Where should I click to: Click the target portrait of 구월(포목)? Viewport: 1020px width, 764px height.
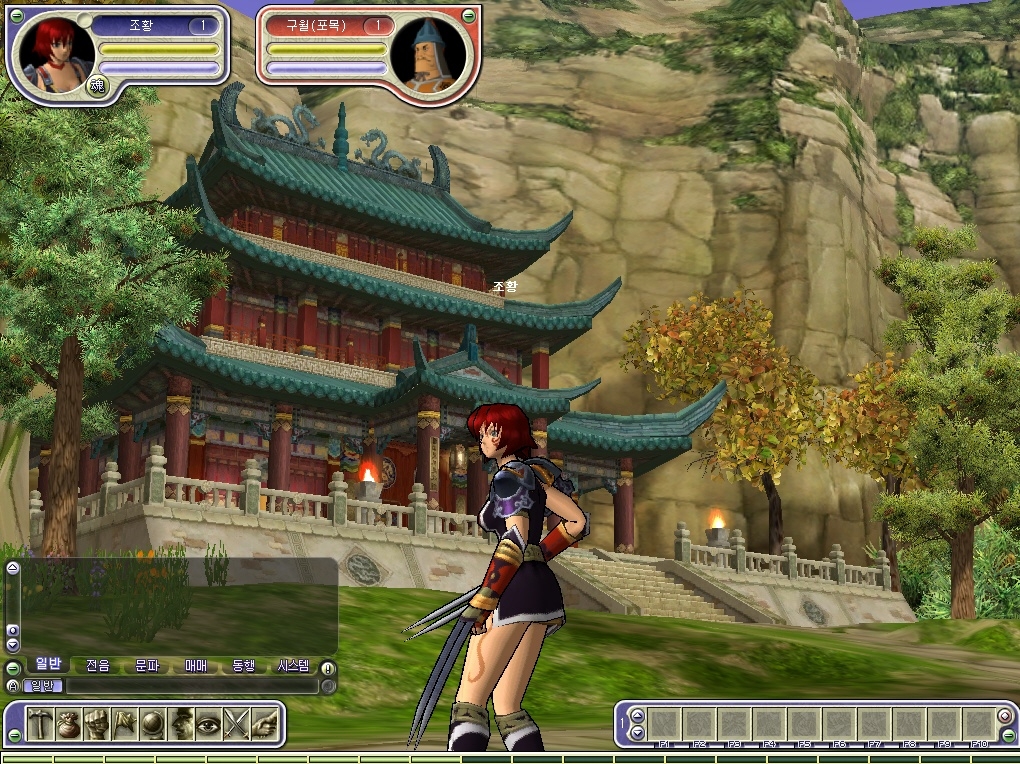point(432,54)
